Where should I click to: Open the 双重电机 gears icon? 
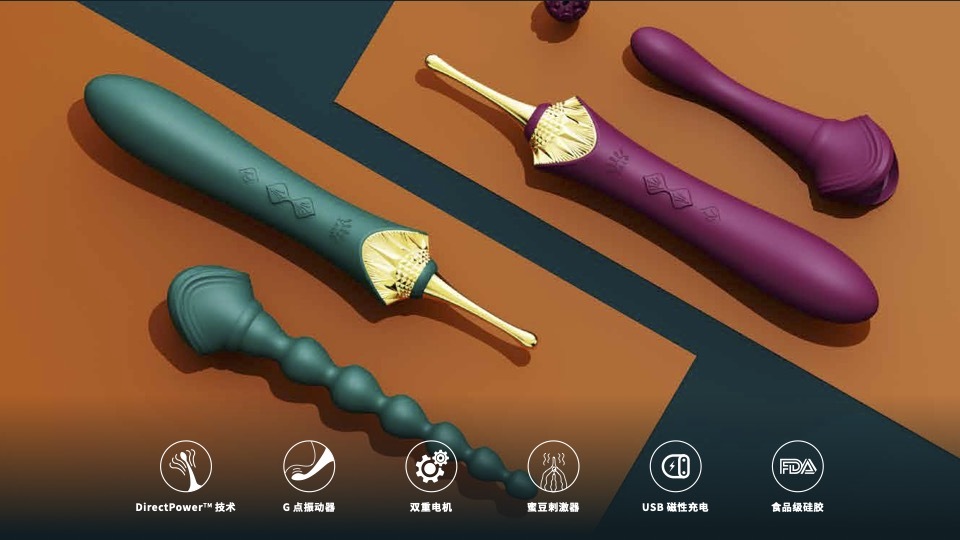431,466
